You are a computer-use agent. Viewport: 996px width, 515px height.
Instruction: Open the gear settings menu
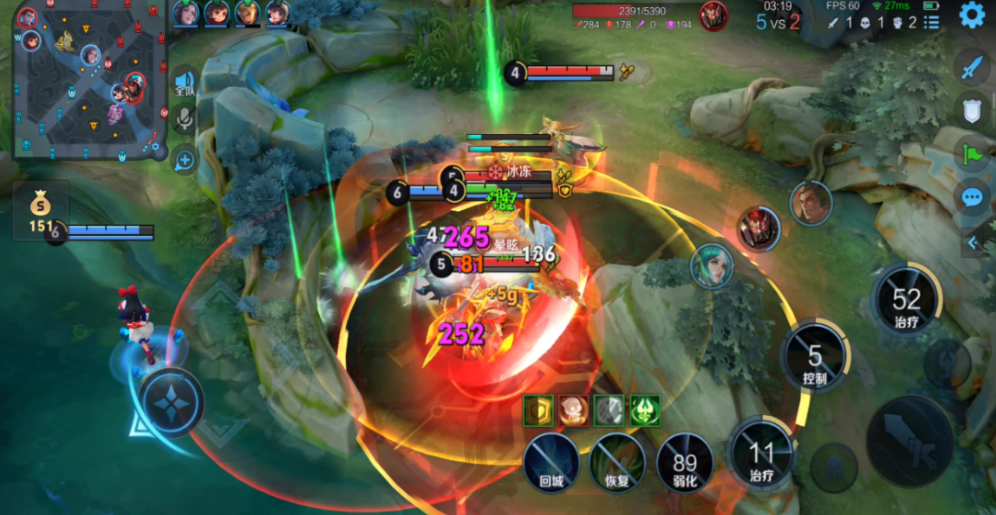coord(971,15)
